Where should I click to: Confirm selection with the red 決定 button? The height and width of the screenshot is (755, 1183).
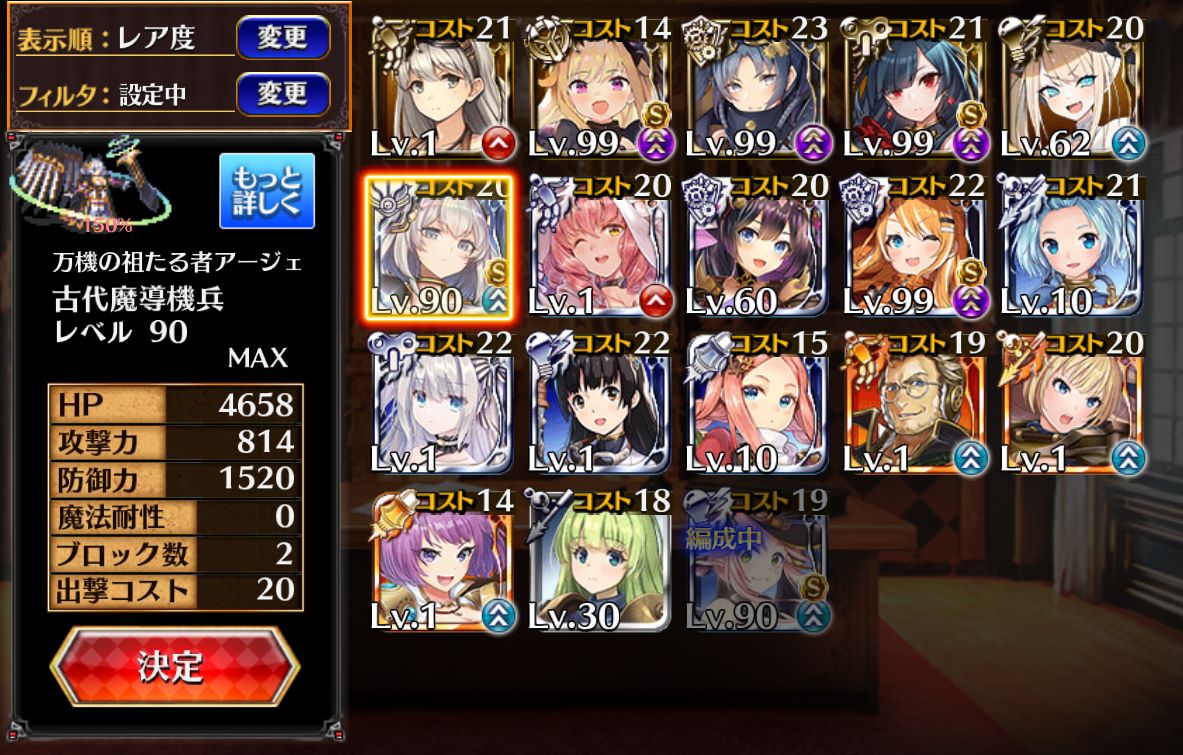174,666
